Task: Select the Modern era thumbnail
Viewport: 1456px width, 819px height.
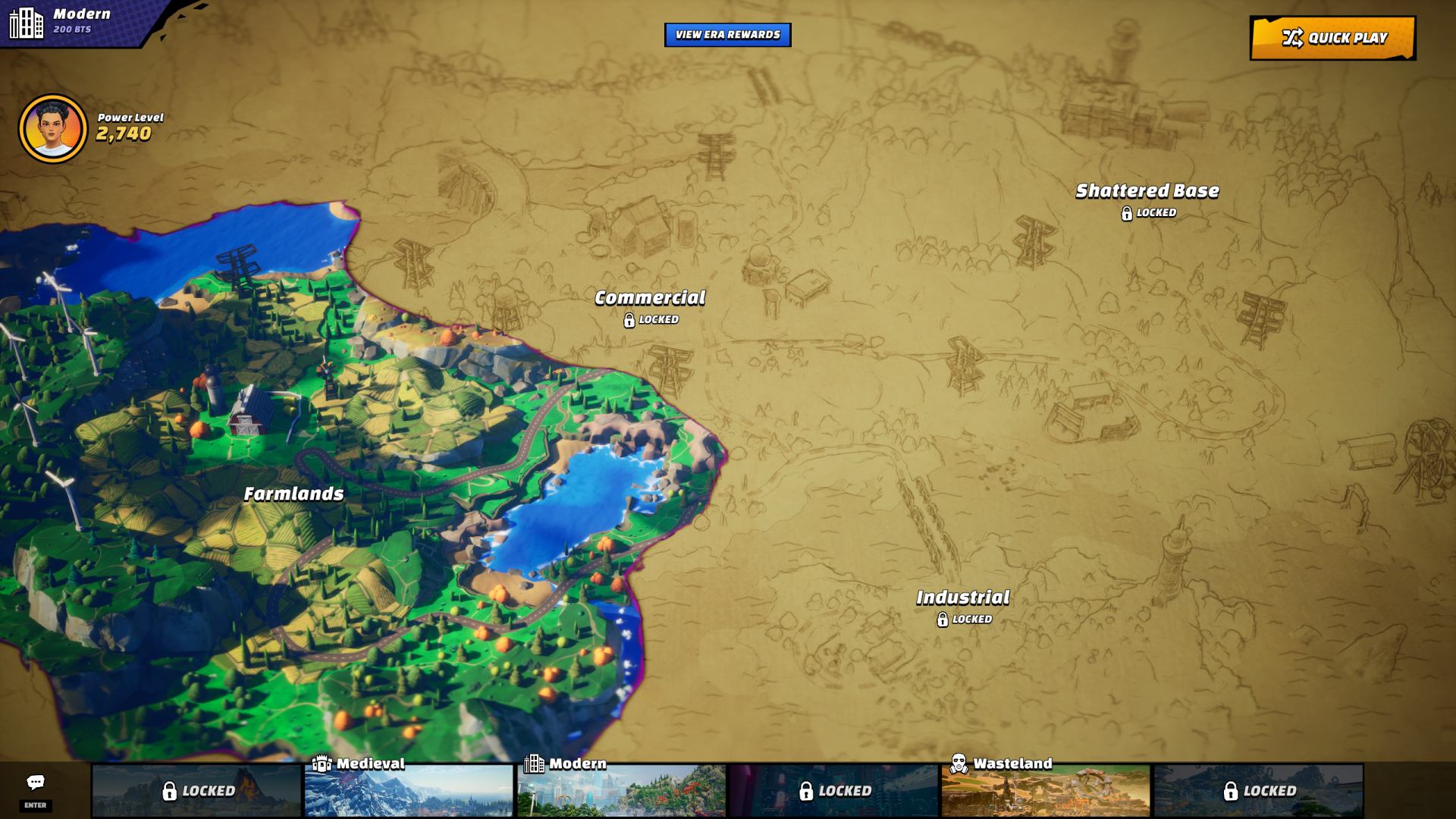Action: 621,790
